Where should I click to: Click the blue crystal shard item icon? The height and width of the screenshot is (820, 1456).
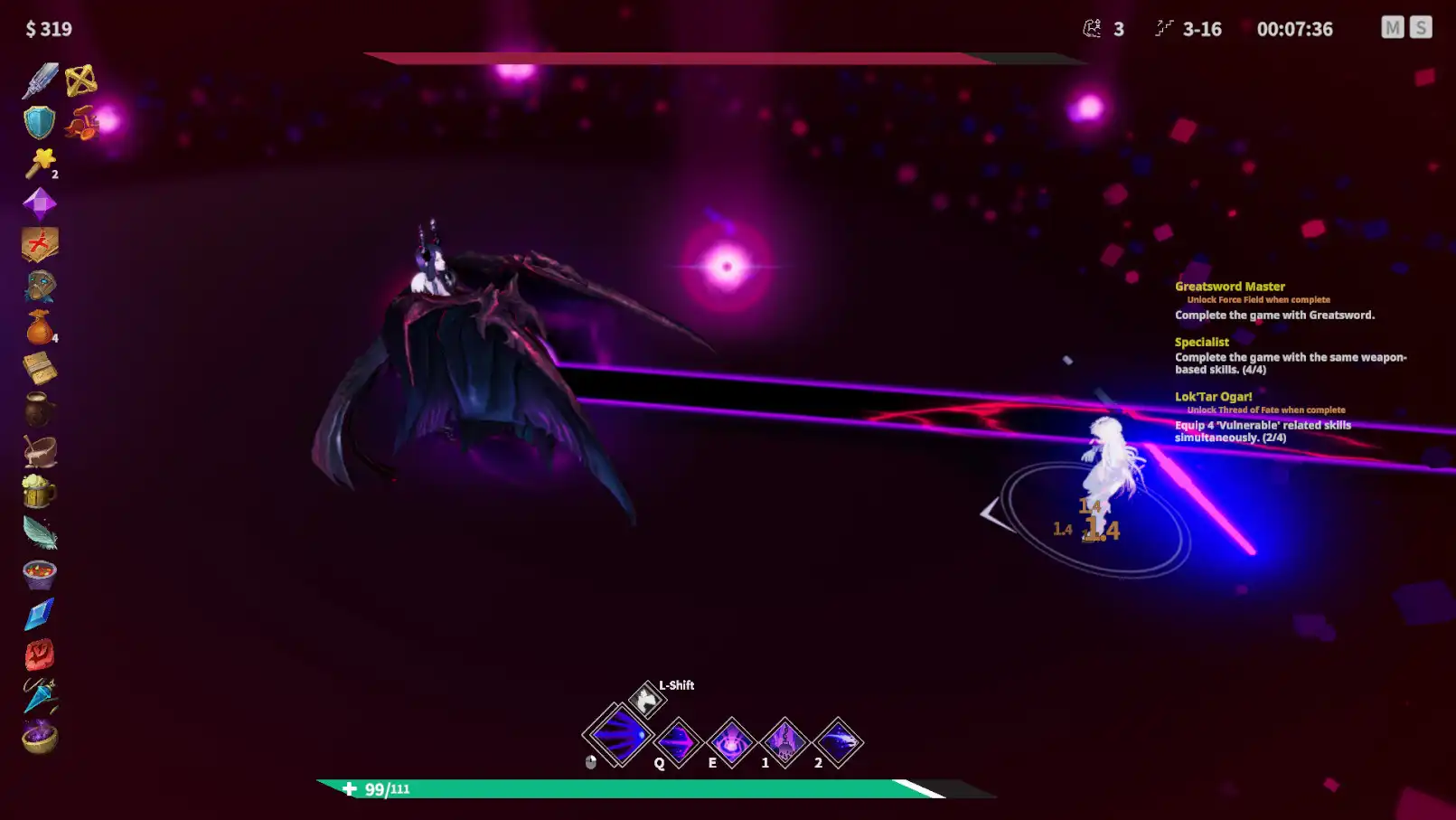[x=38, y=614]
